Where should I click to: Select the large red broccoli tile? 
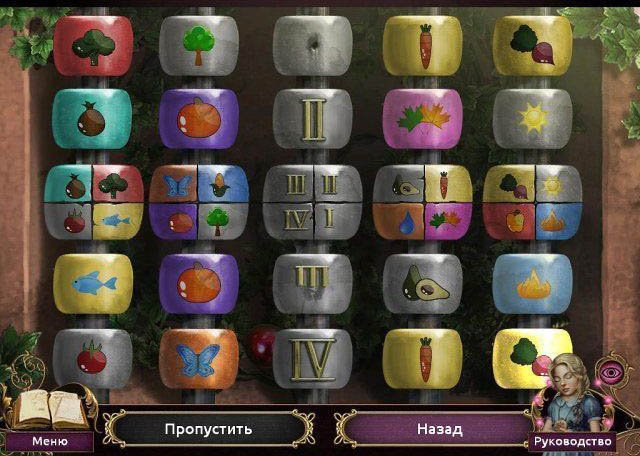92,45
